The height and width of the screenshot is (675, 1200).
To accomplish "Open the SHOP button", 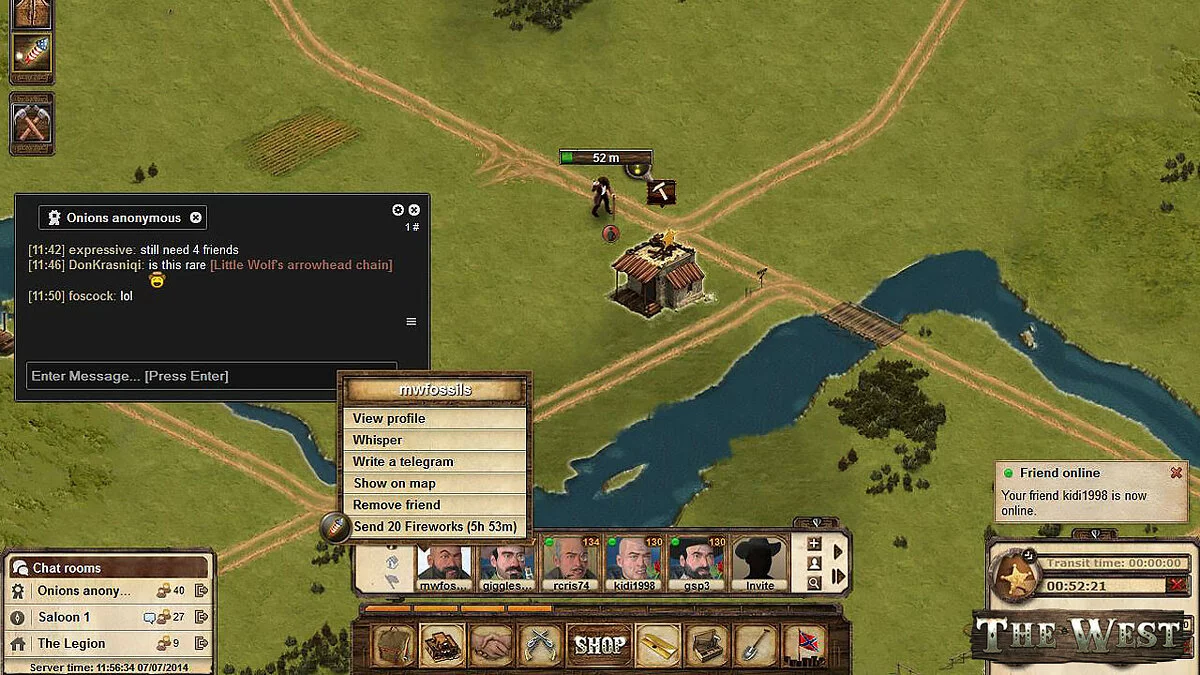I will pos(600,645).
